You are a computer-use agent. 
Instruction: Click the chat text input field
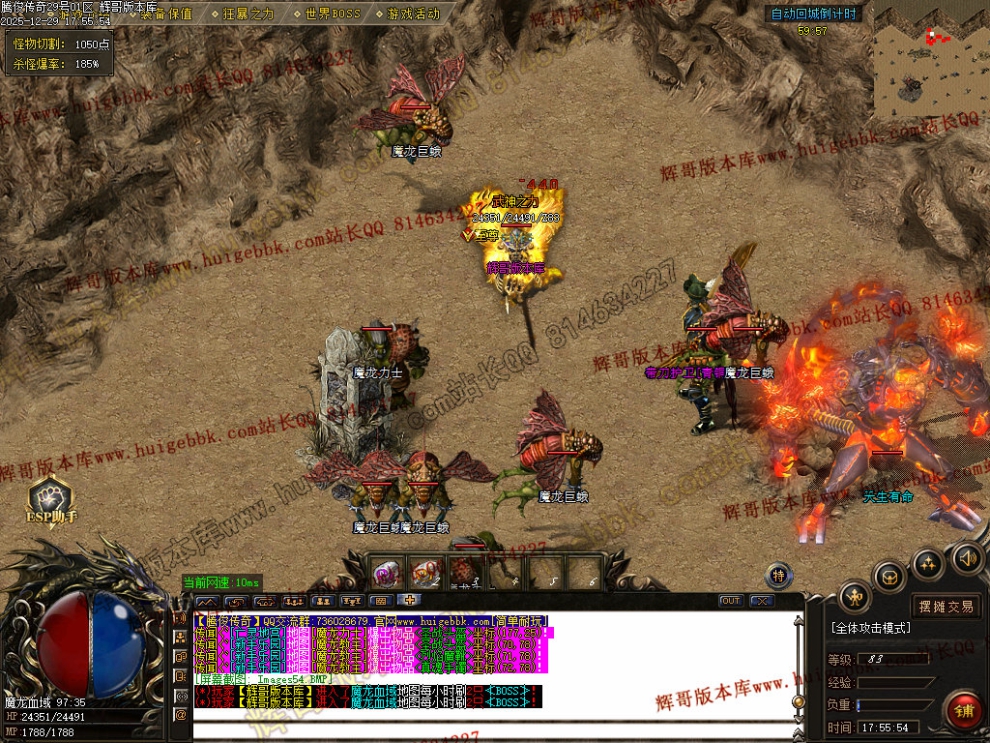(490, 729)
